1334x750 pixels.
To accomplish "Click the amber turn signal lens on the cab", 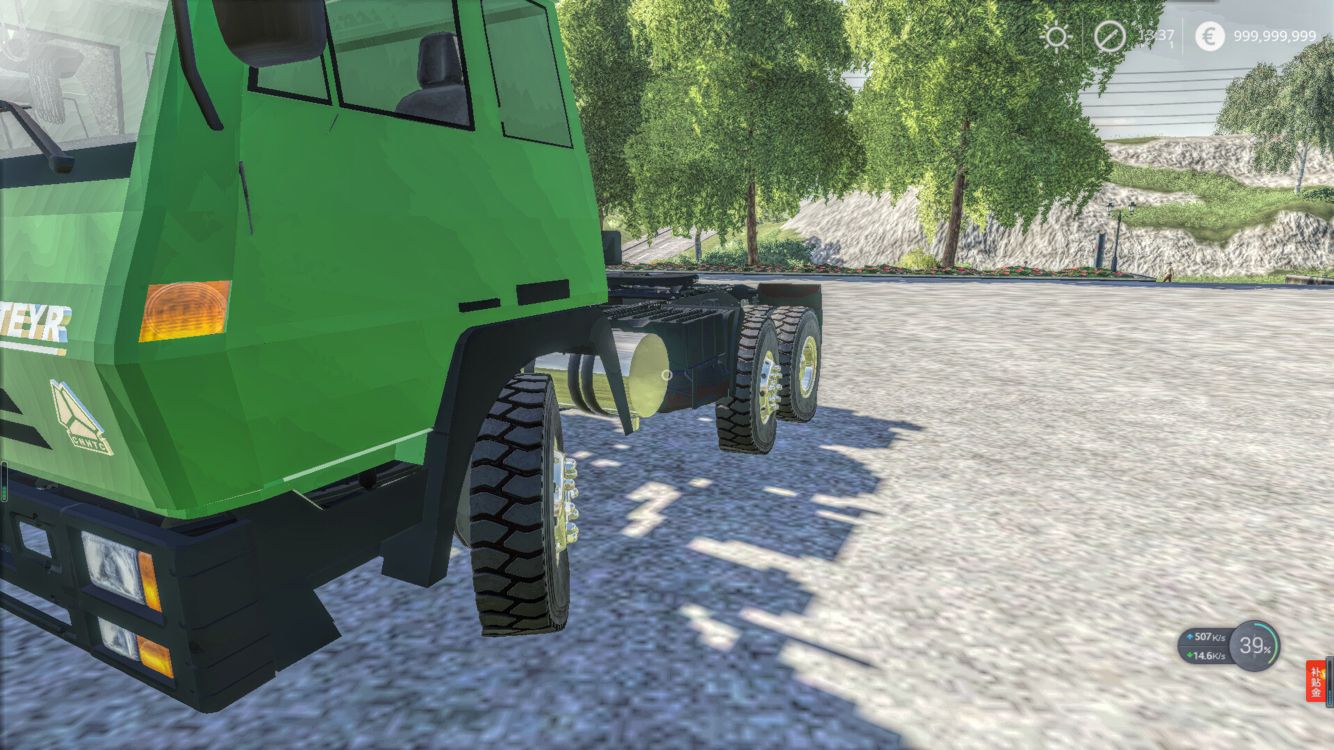I will point(184,308).
